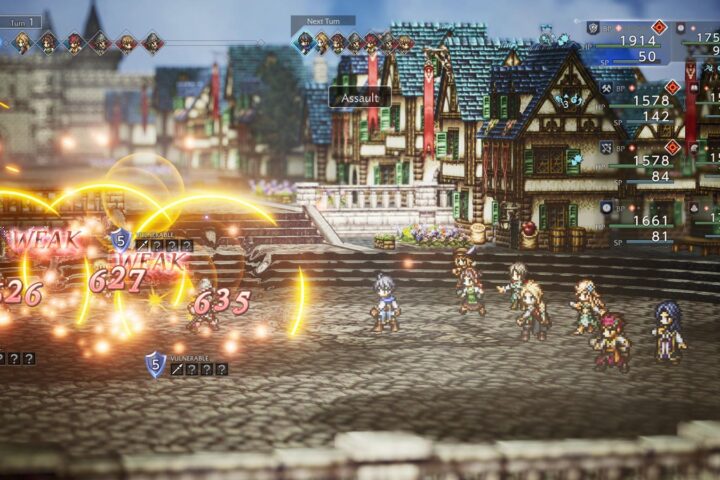Screen dimensions: 720x480
Task: Click the highlighted leading portrait under Next Turn
Action: [305, 42]
